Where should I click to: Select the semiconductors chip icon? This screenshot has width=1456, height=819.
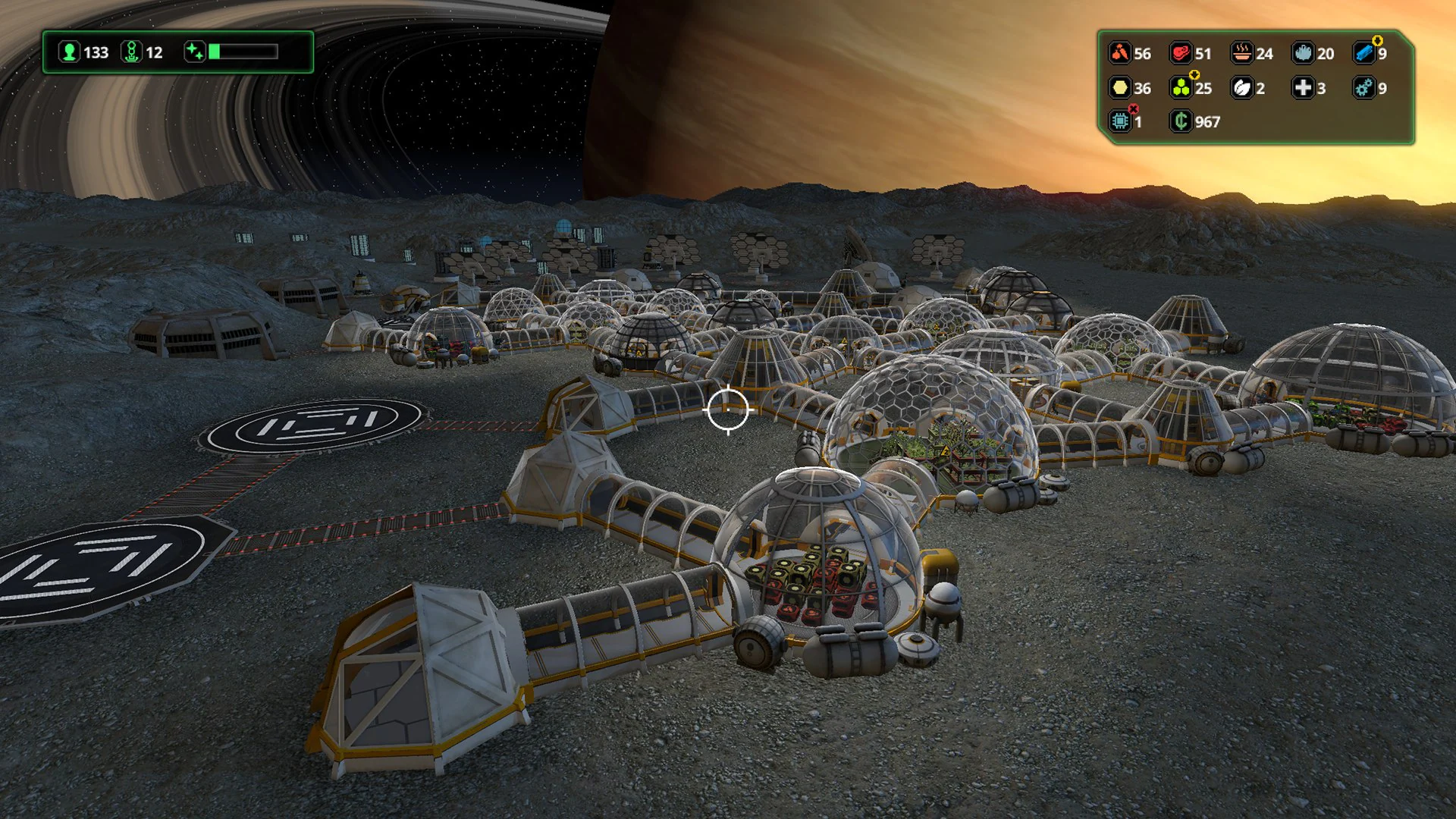pyautogui.click(x=1120, y=122)
